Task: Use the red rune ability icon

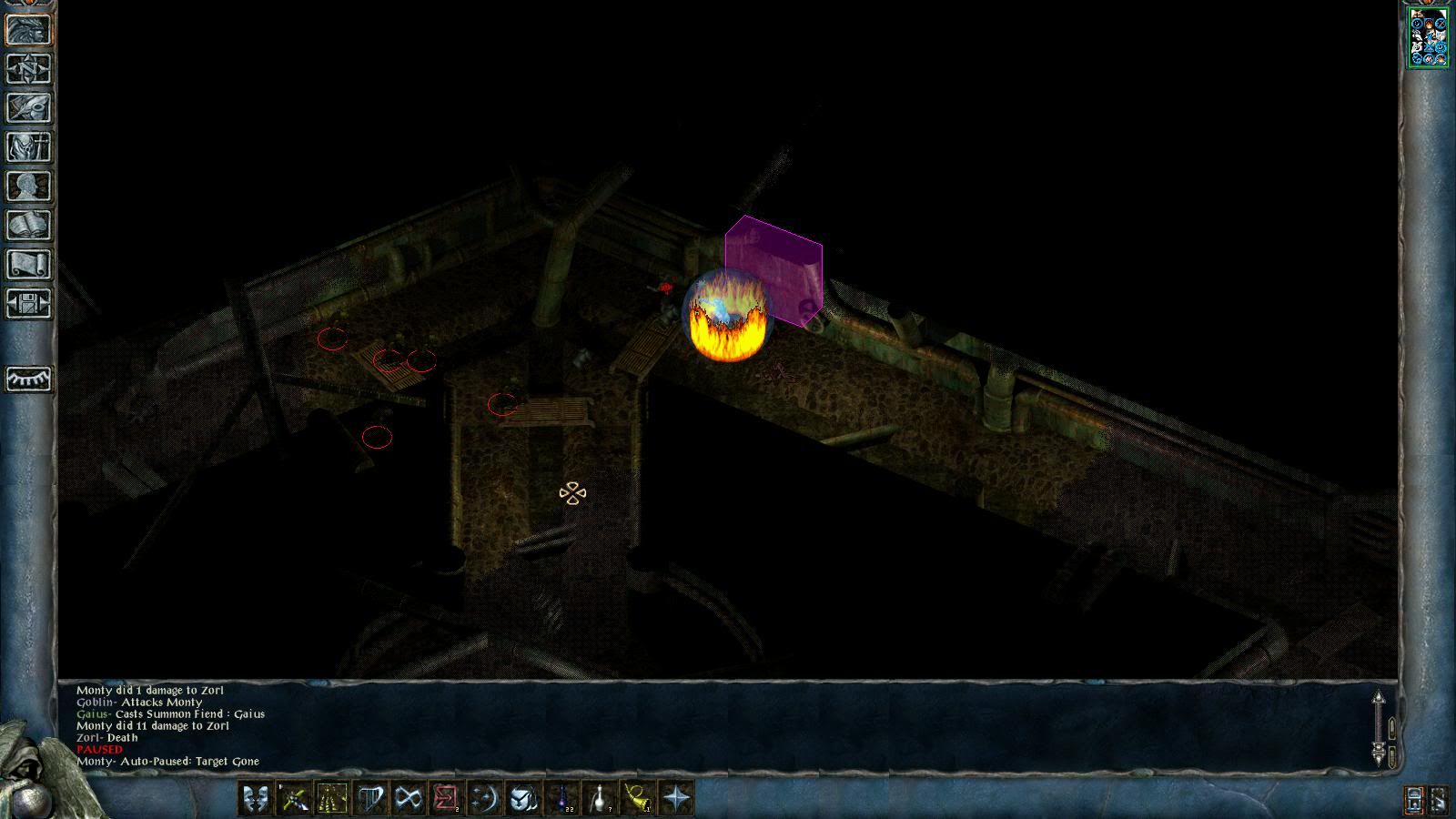Action: click(446, 799)
